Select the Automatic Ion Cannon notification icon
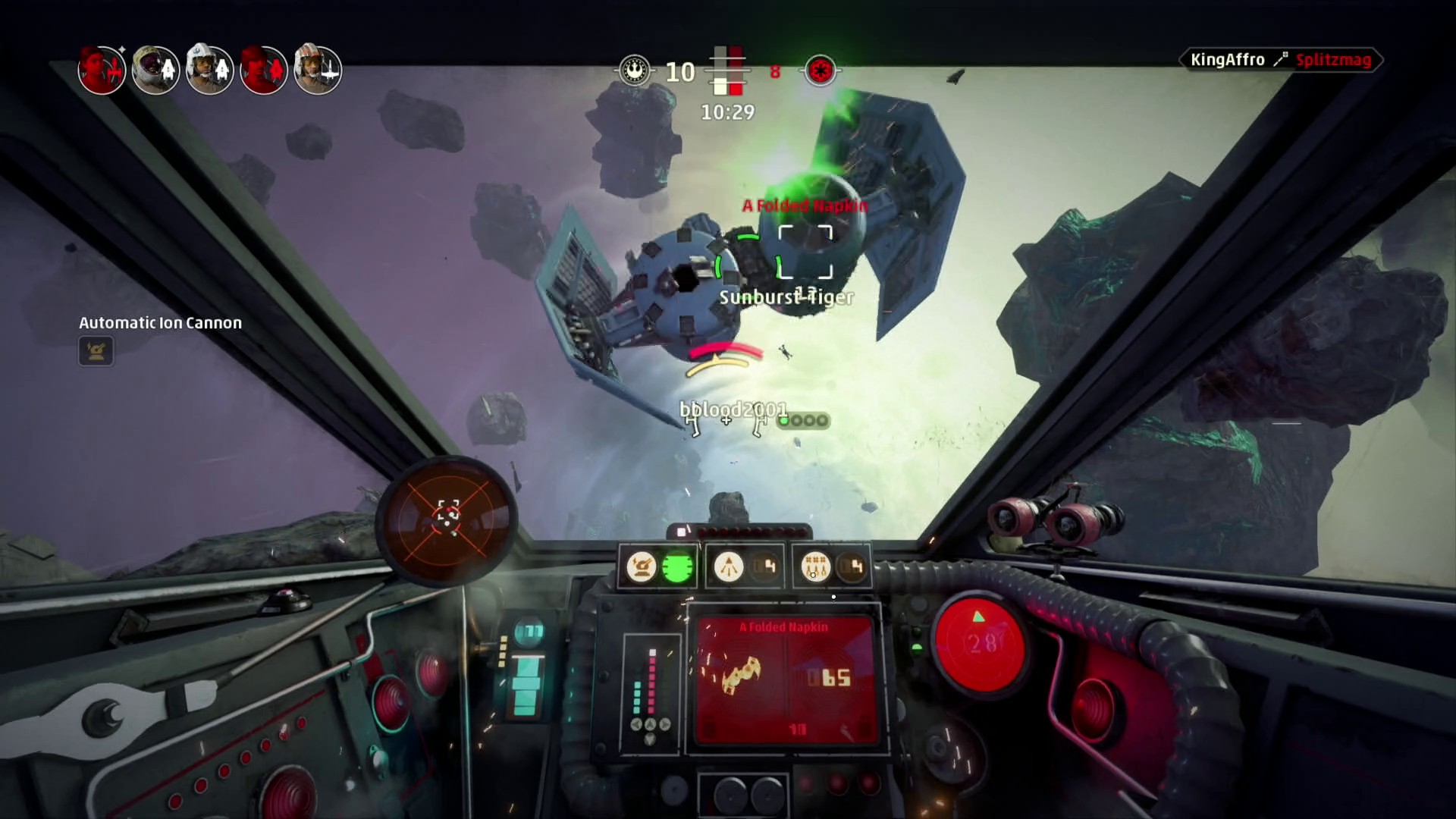Screen dimensions: 1456x819 click(x=96, y=351)
